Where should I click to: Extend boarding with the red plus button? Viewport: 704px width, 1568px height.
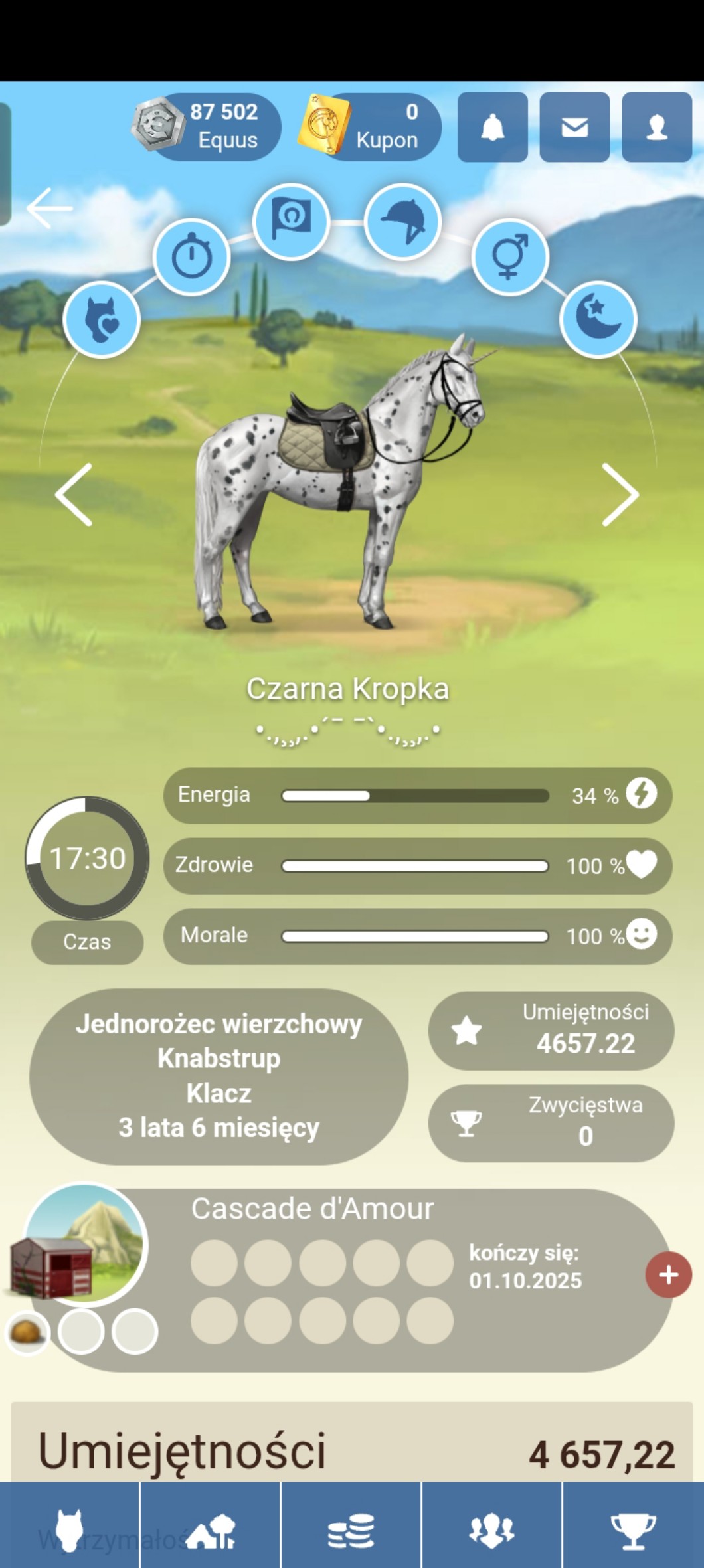pos(668,1274)
